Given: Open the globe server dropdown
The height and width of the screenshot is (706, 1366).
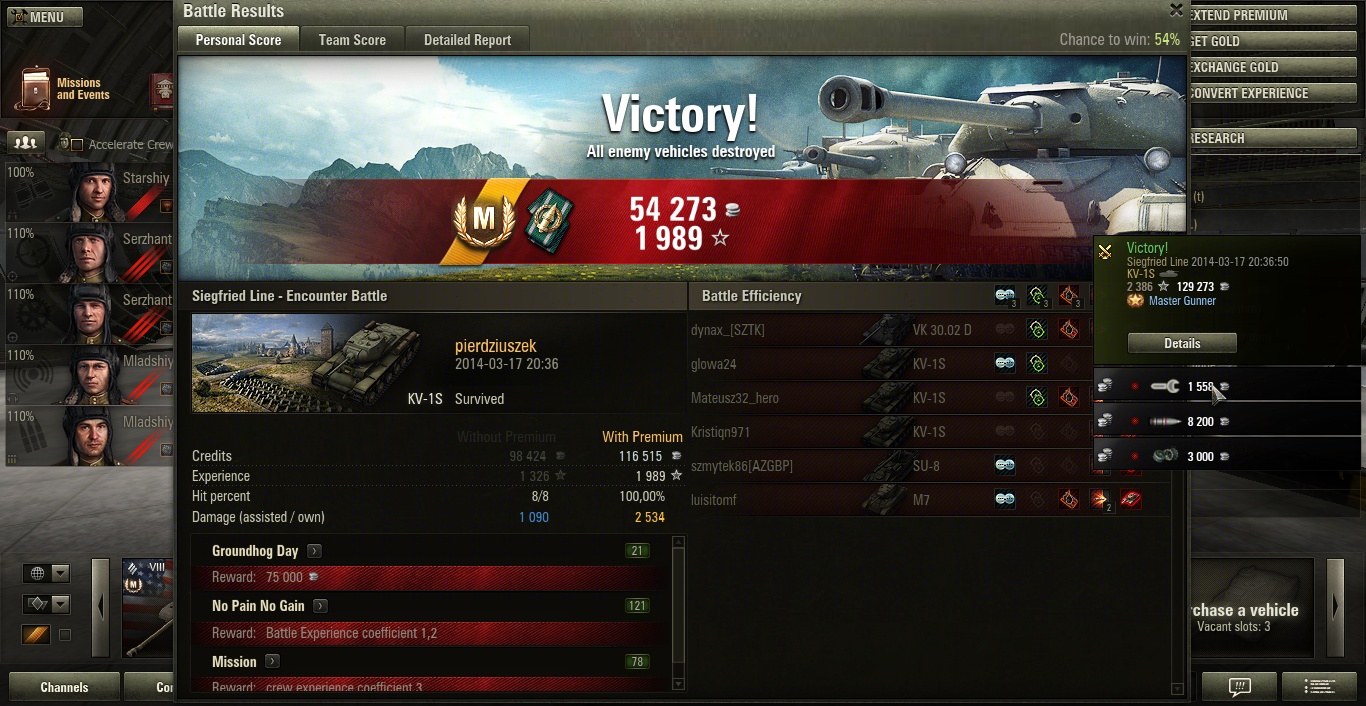Looking at the screenshot, I should click(x=47, y=573).
